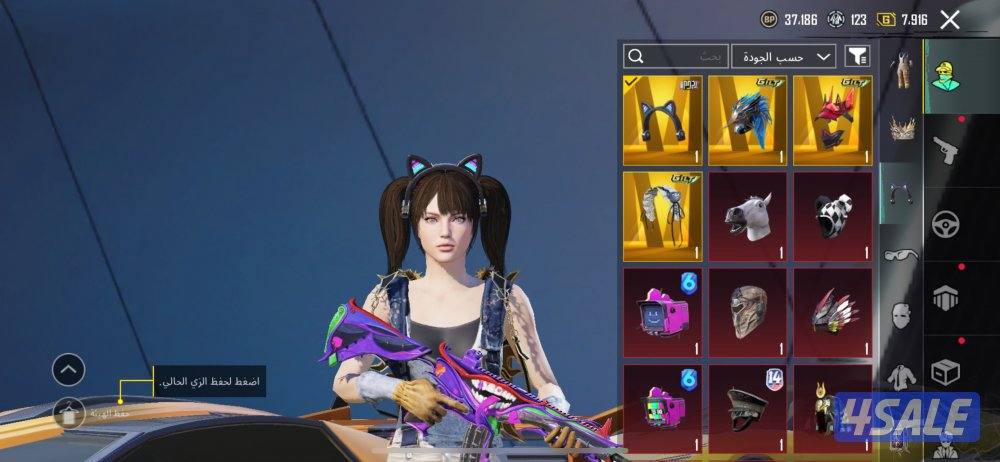Screen dimensions: 1000x462
Task: Open the sort-by-quality dropdown
Action: [784, 56]
